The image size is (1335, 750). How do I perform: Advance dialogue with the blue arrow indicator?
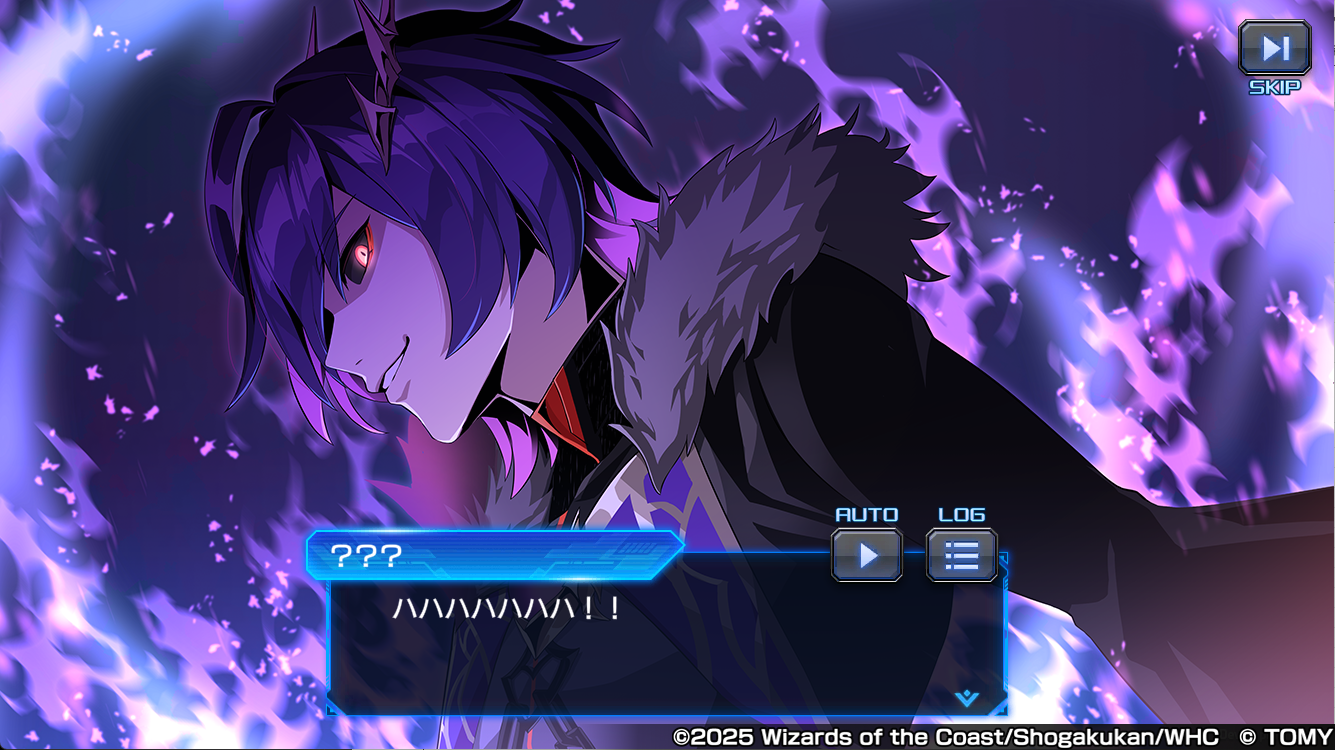coord(966,698)
